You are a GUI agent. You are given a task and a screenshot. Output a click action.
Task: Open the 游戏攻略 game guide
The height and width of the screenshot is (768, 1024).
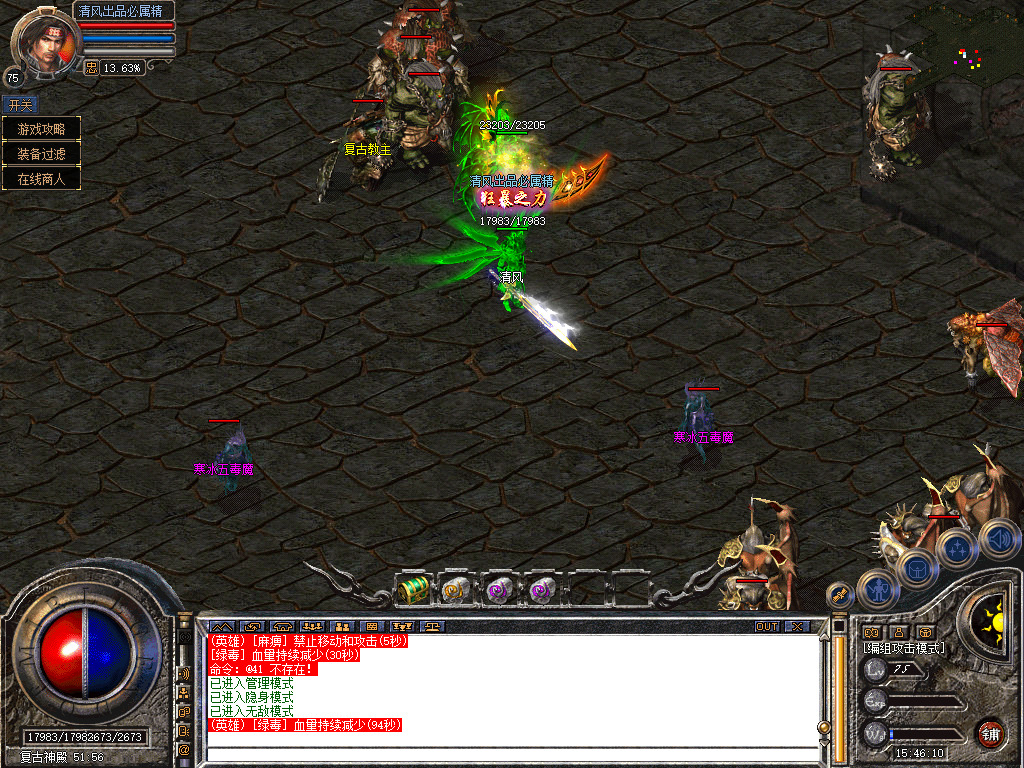click(x=41, y=129)
